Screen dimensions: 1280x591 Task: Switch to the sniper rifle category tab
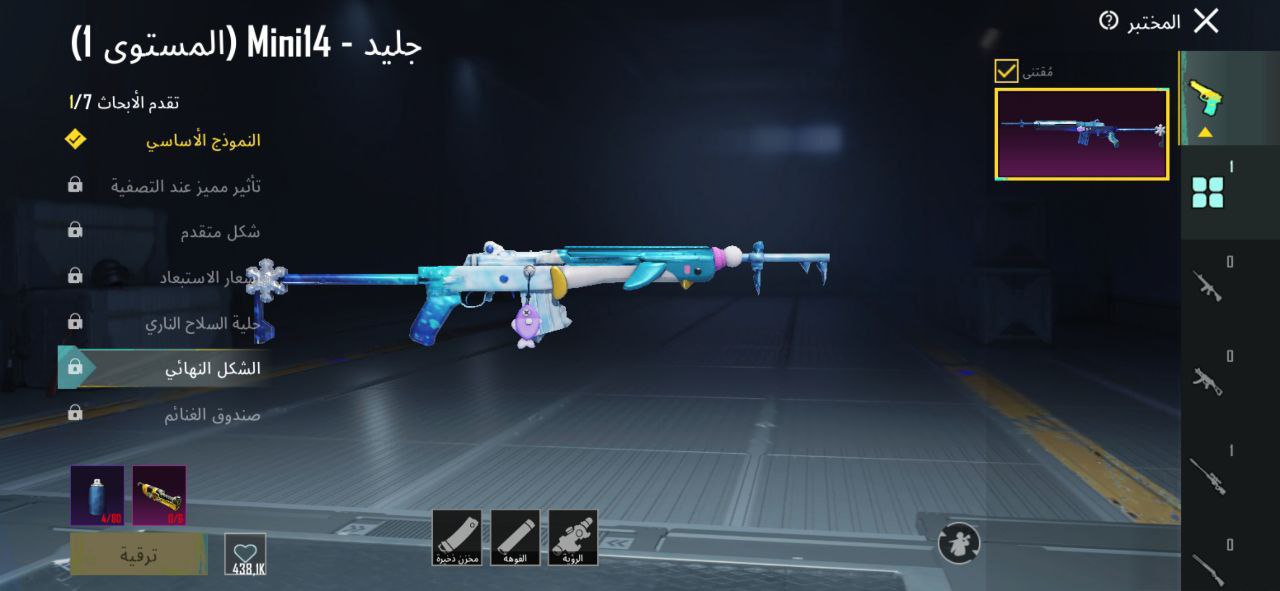pyautogui.click(x=1208, y=475)
